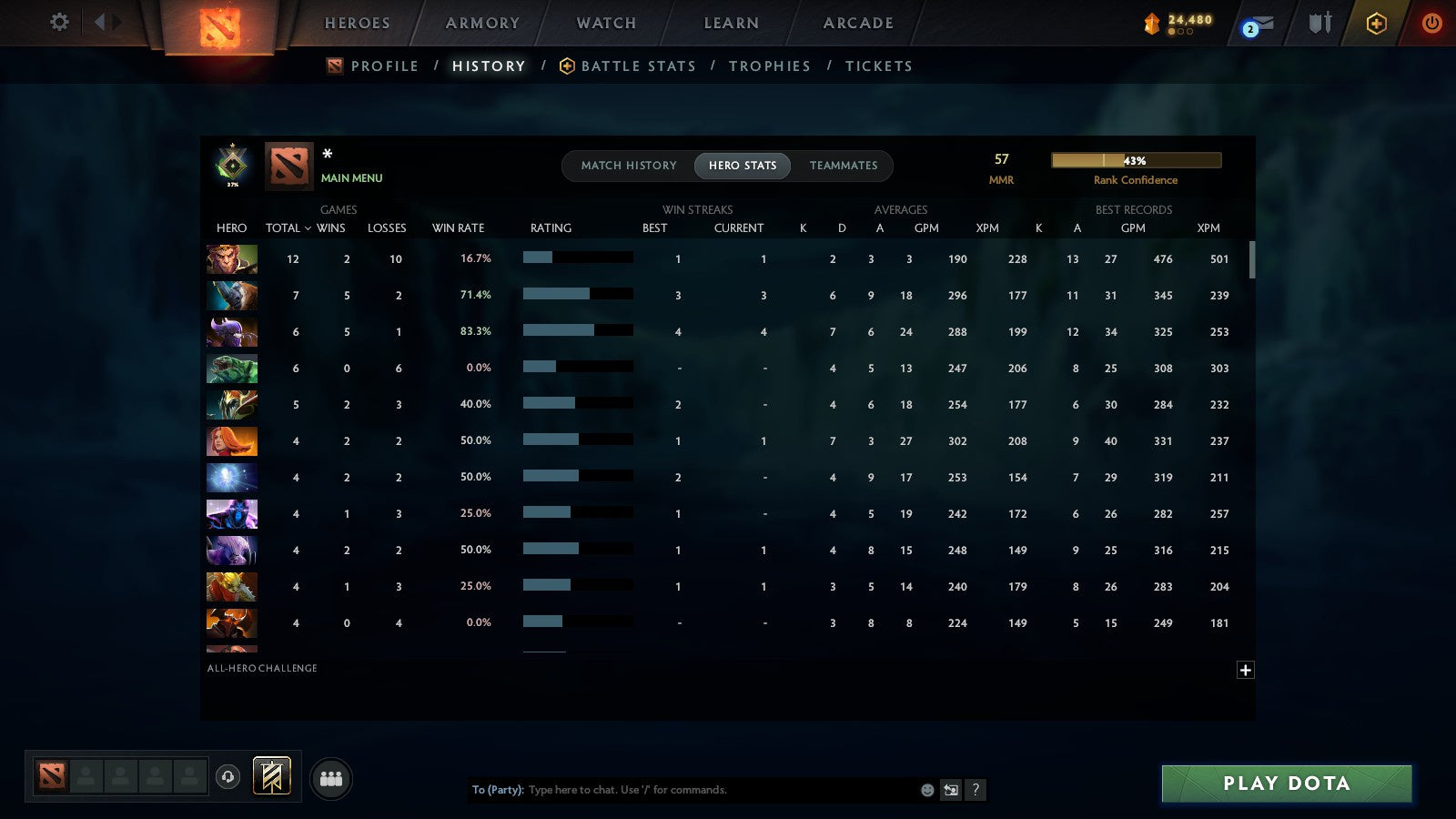Click the PLAY DOTA button
The image size is (1456, 819).
pos(1285,784)
